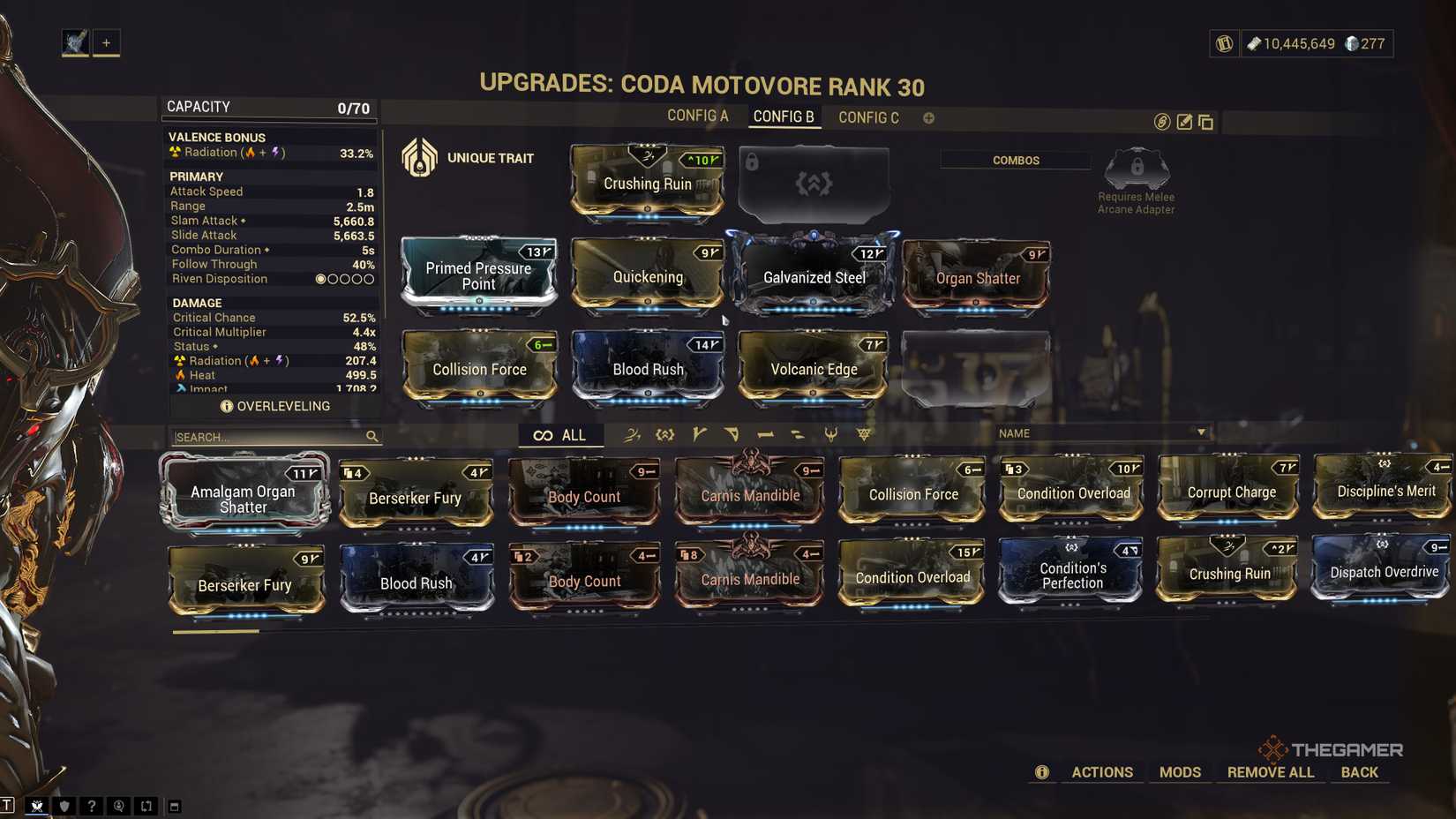This screenshot has width=1456, height=819.
Task: Expand the Overleveling info notice
Action: point(228,406)
